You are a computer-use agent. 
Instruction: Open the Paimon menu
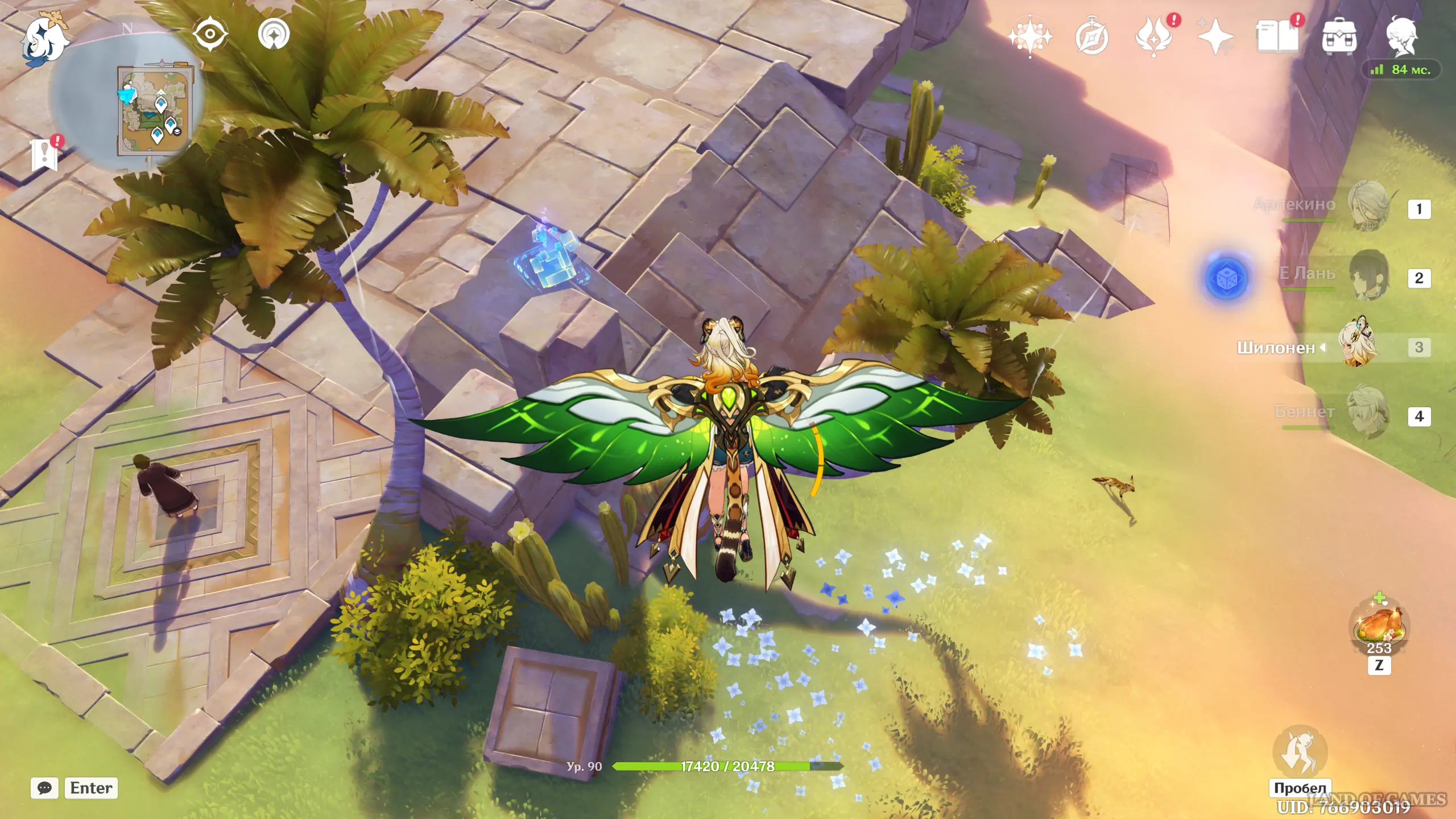(44, 39)
